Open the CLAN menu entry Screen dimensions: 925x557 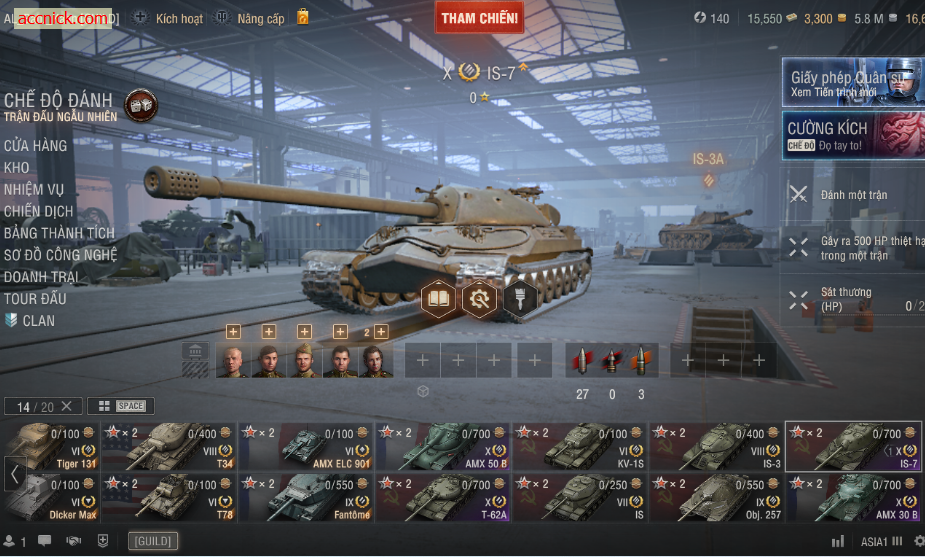coord(38,321)
